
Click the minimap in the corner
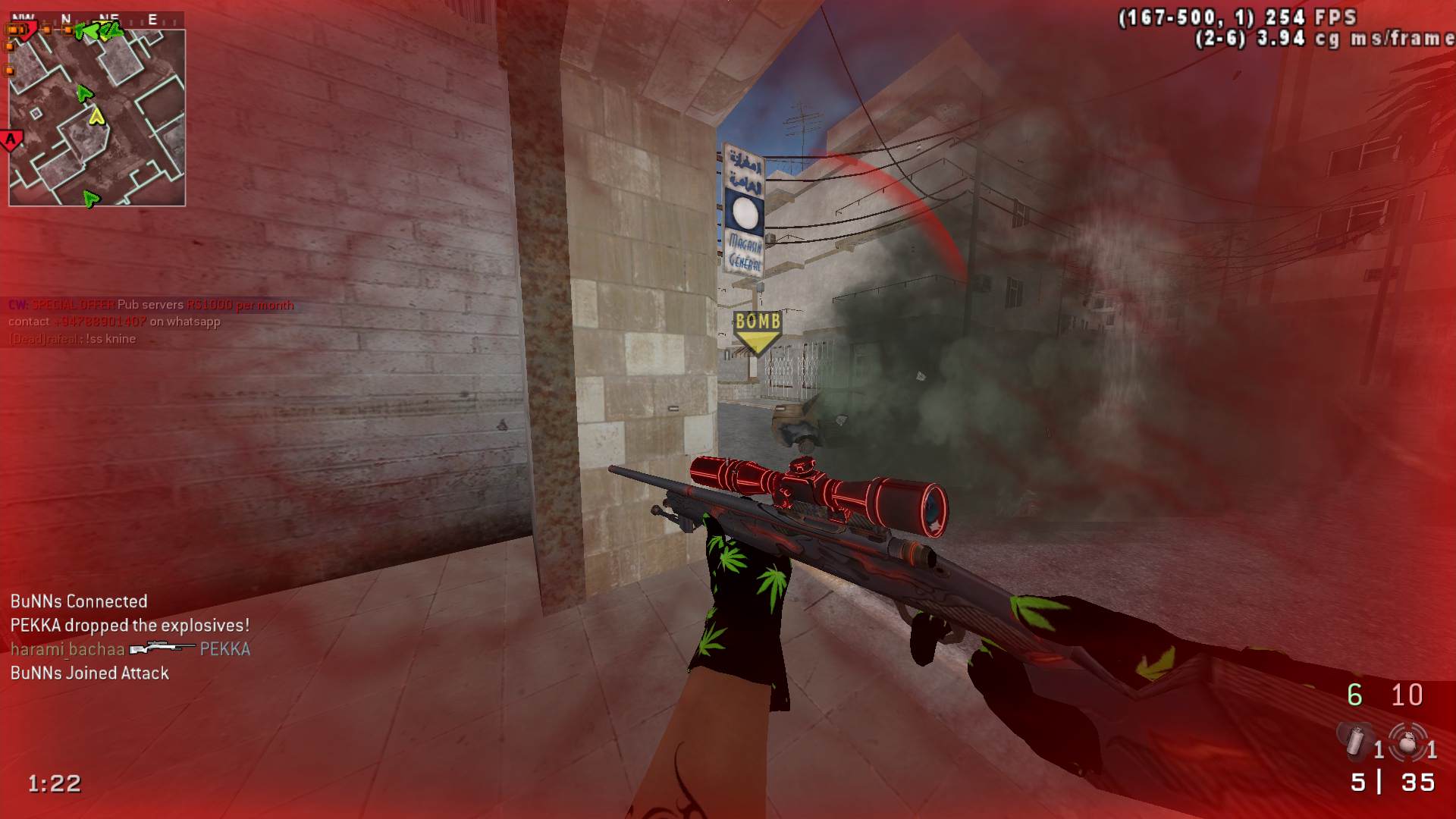(x=97, y=118)
